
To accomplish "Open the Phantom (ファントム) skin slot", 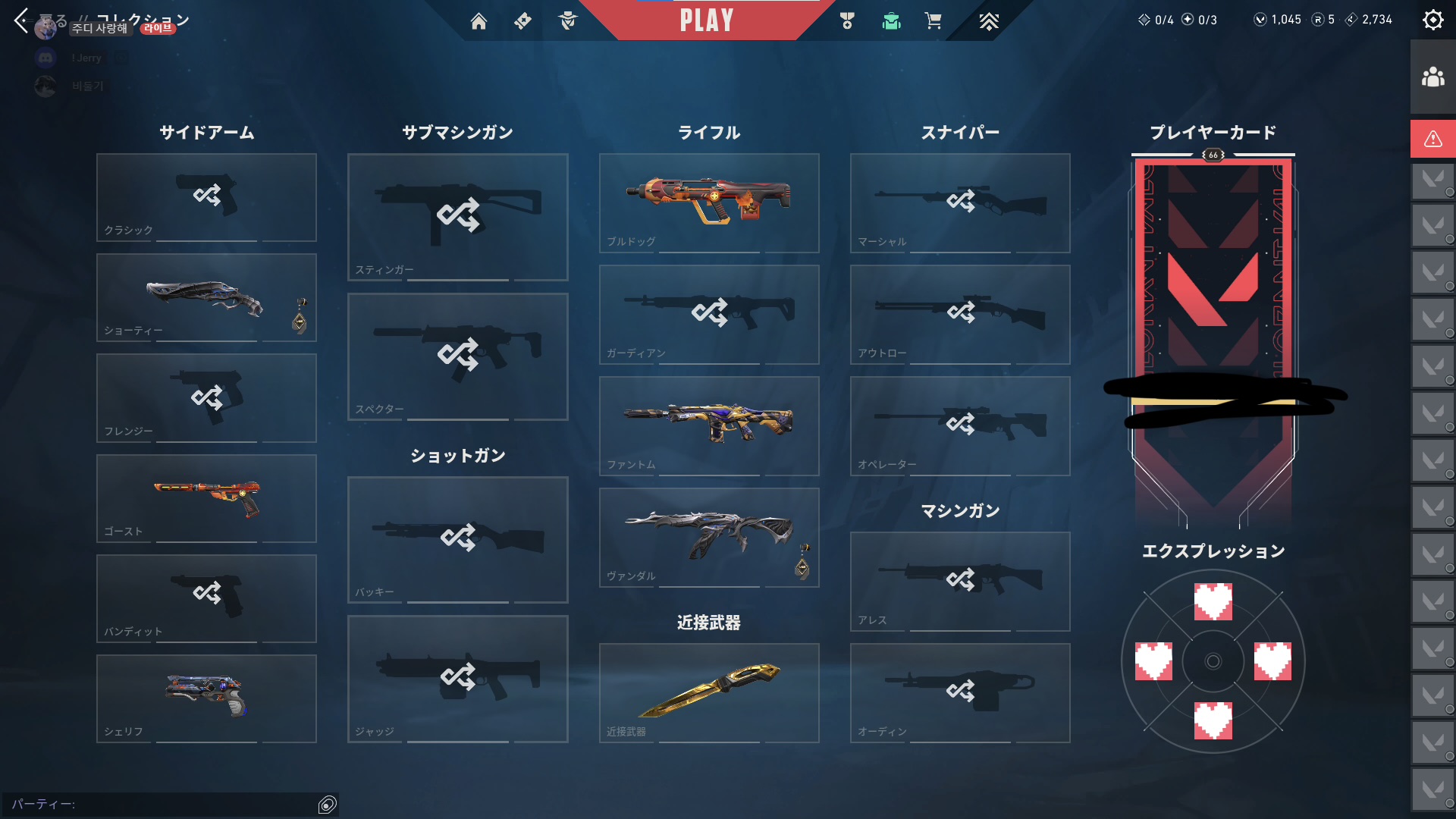I will coord(709,425).
